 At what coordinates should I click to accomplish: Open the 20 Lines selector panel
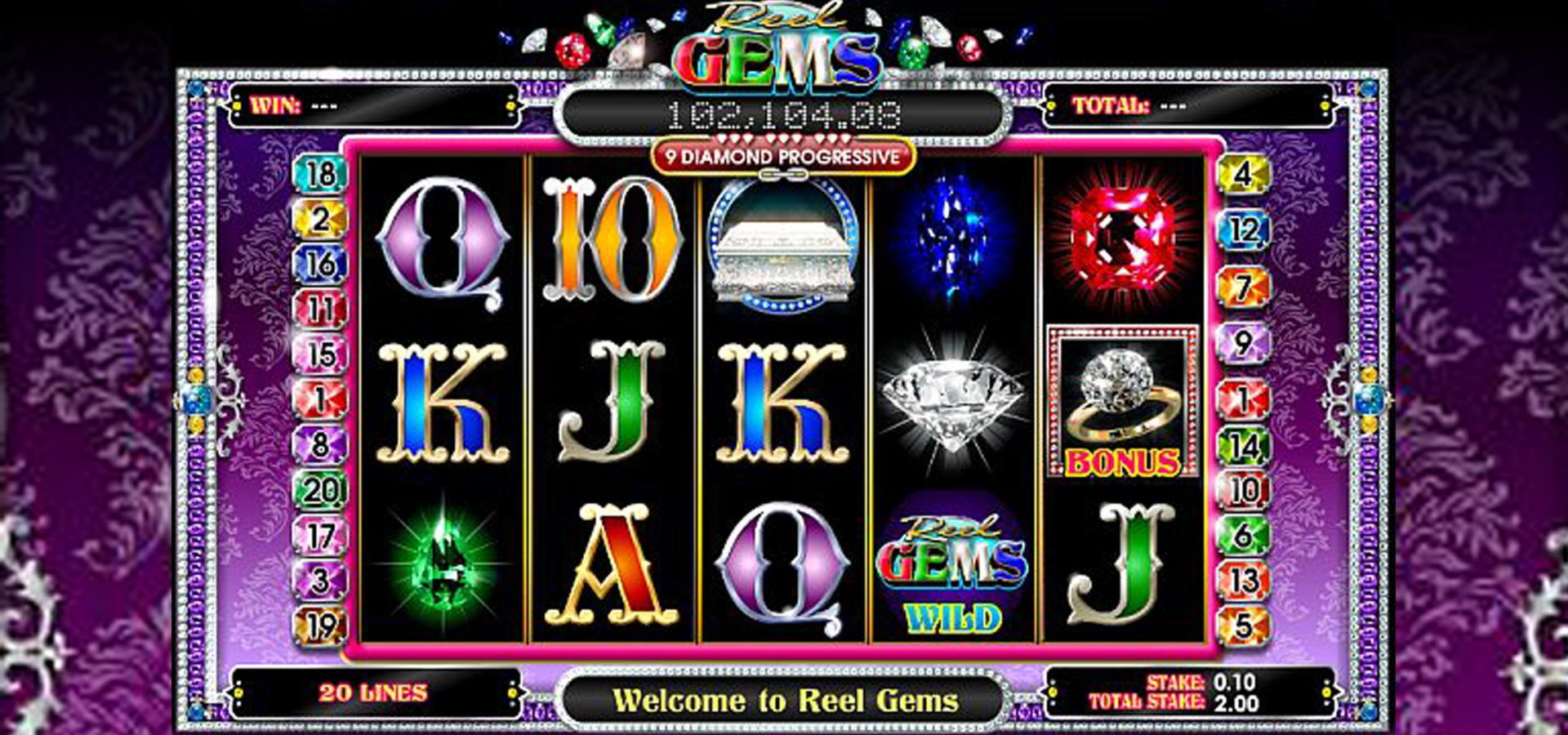point(373,693)
